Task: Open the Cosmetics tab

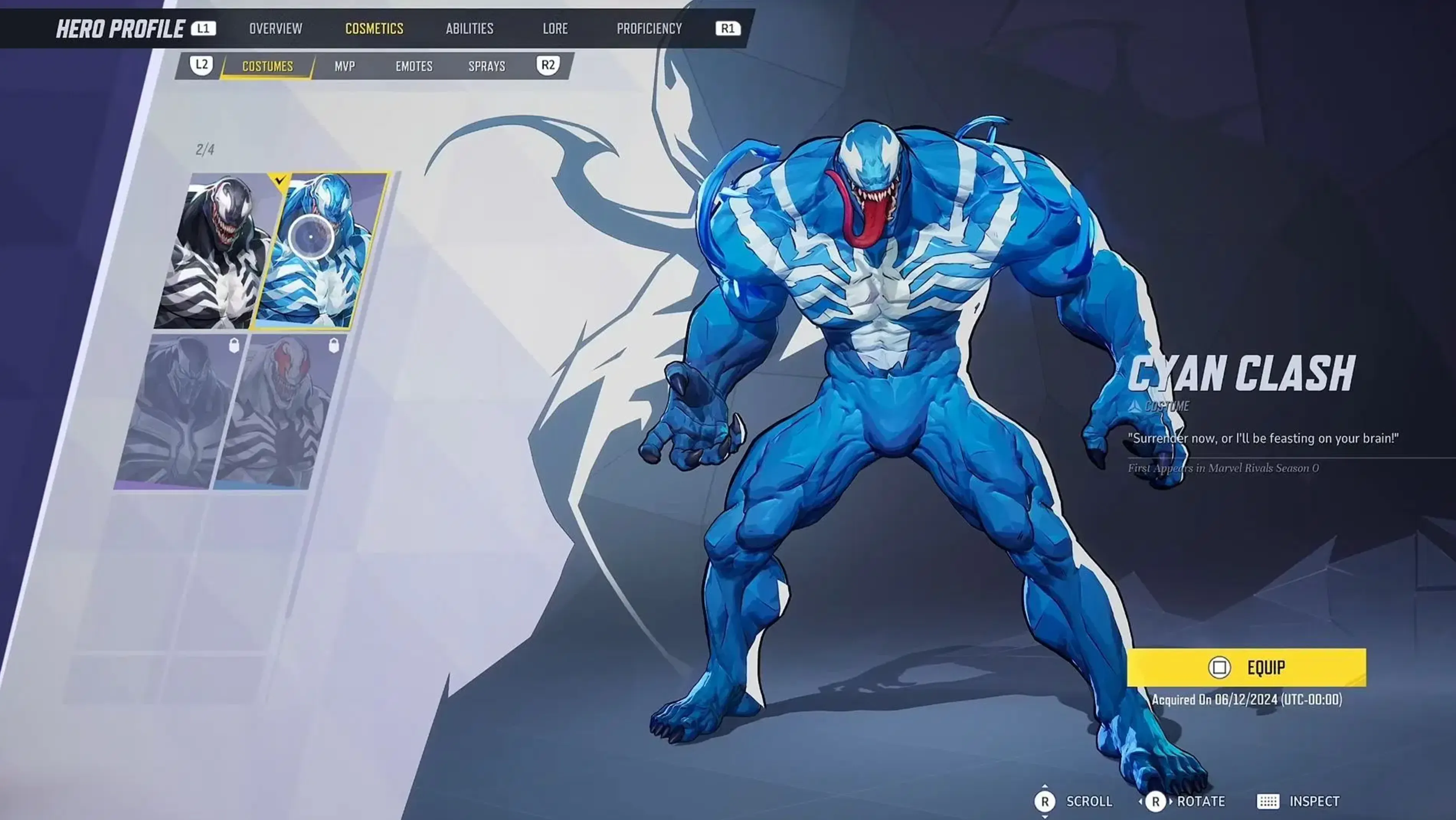Action: pos(374,28)
